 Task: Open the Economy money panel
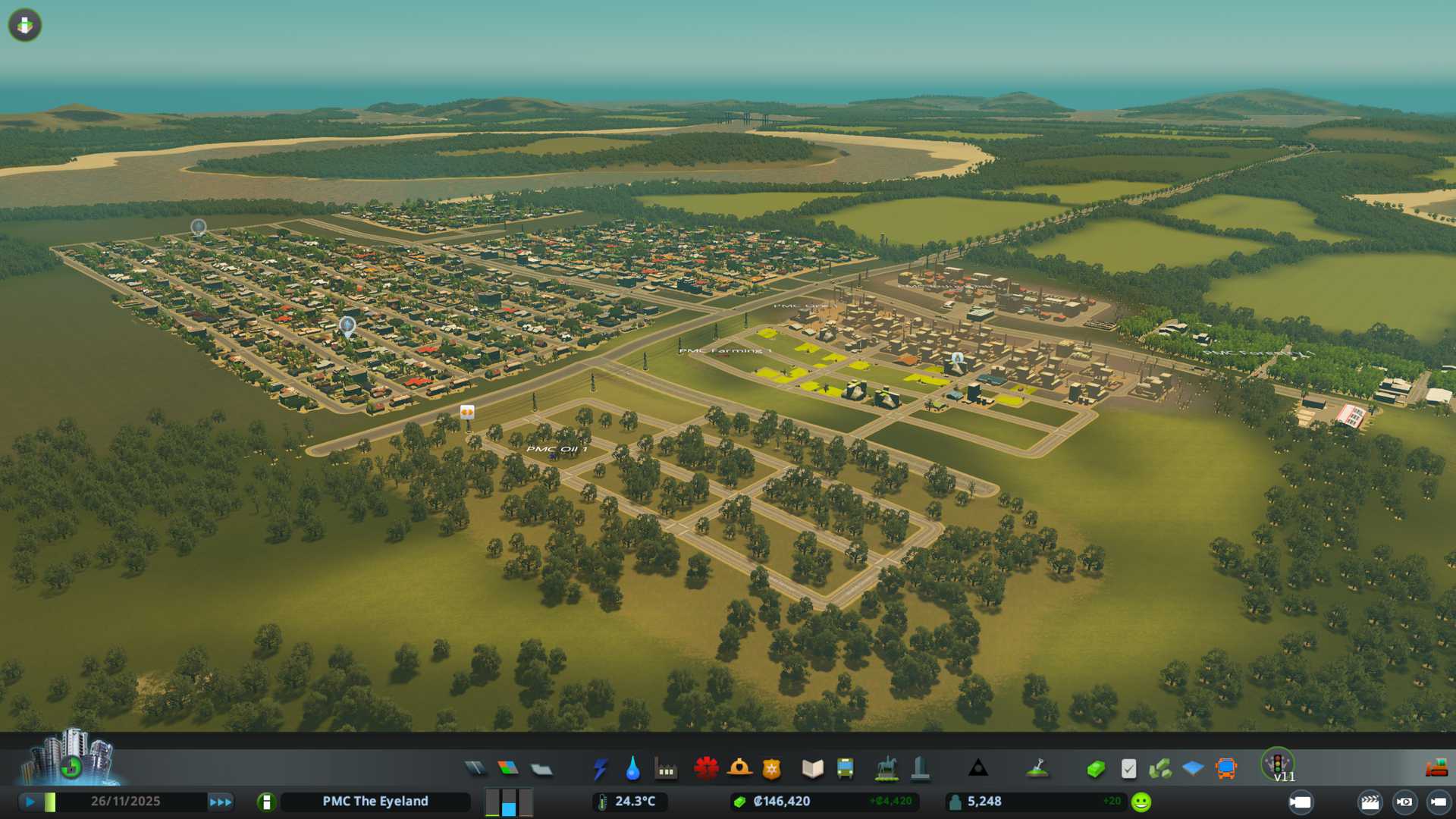(1095, 769)
